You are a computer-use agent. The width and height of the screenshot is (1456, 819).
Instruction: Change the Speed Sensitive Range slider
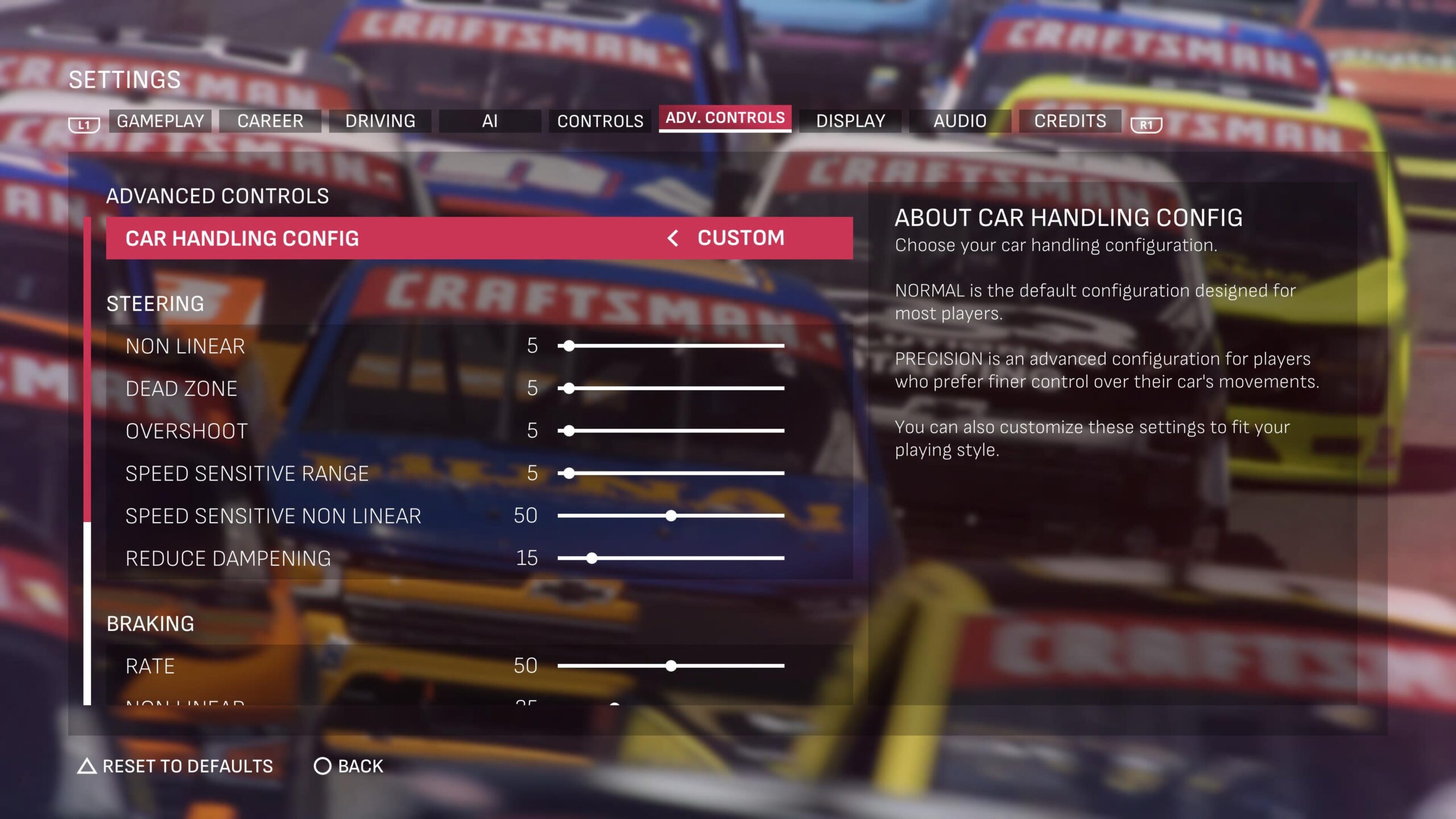(x=569, y=473)
